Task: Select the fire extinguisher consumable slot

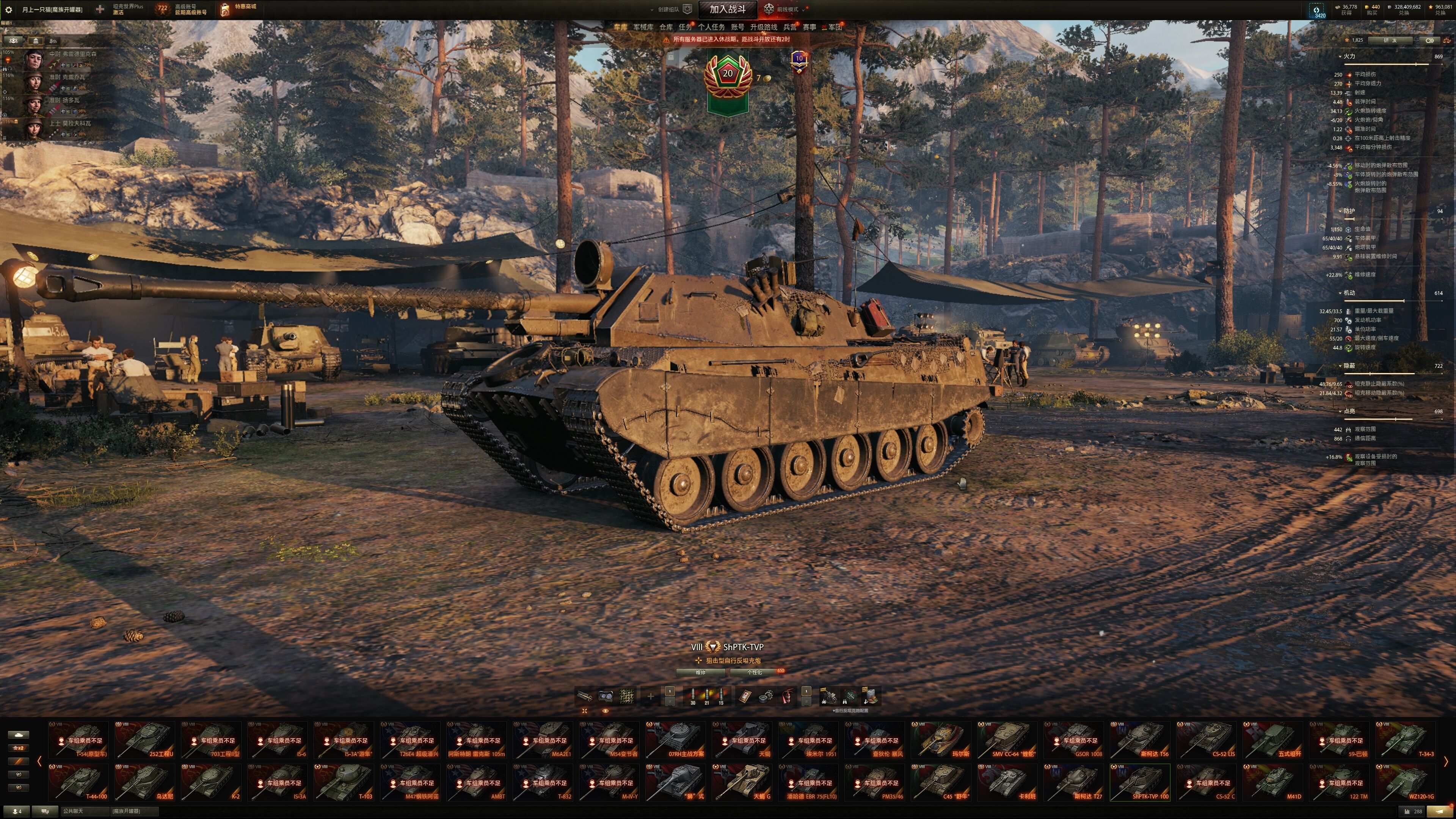Action: 787,697
